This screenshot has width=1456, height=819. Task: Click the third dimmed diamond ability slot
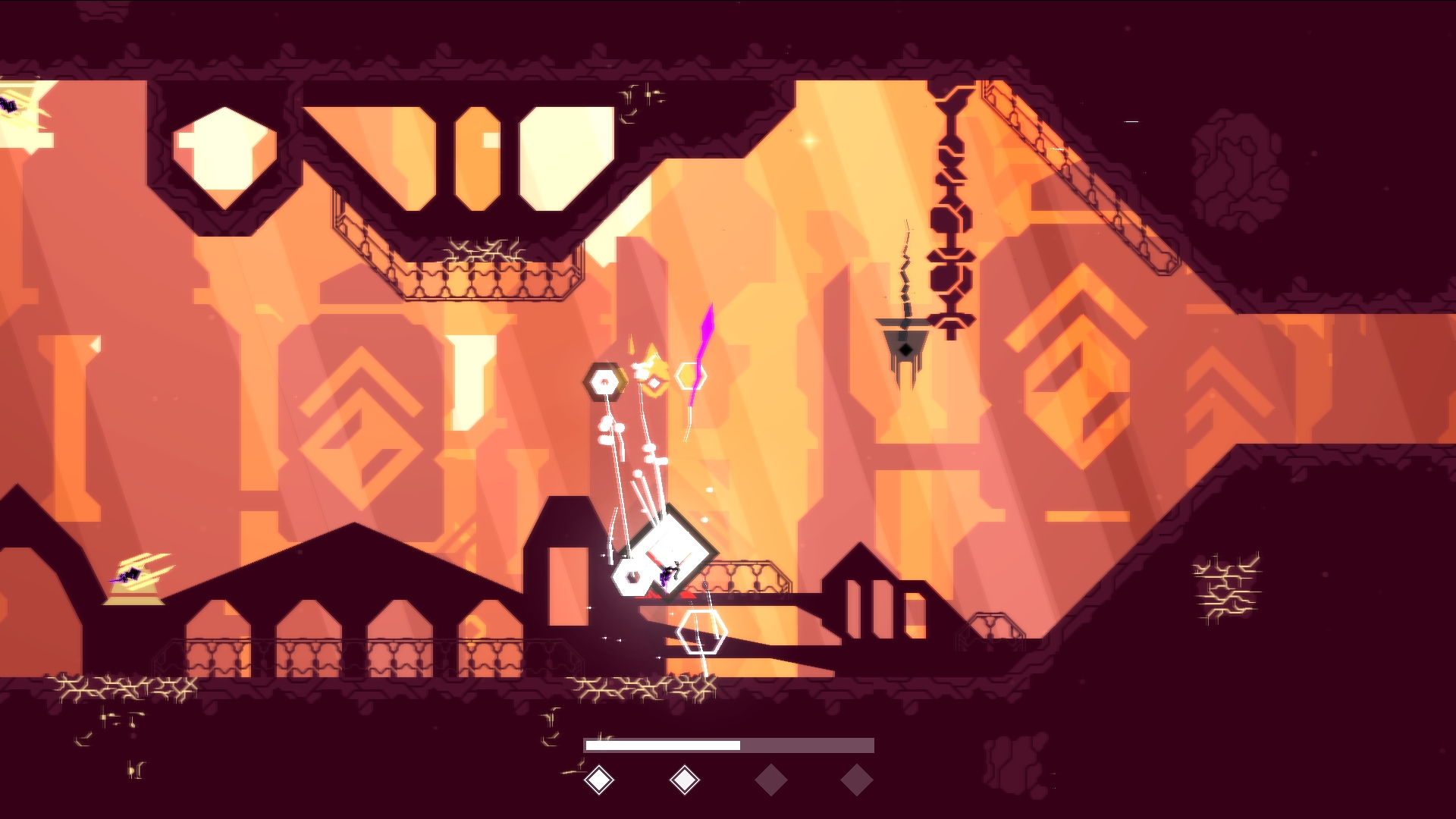(770, 780)
